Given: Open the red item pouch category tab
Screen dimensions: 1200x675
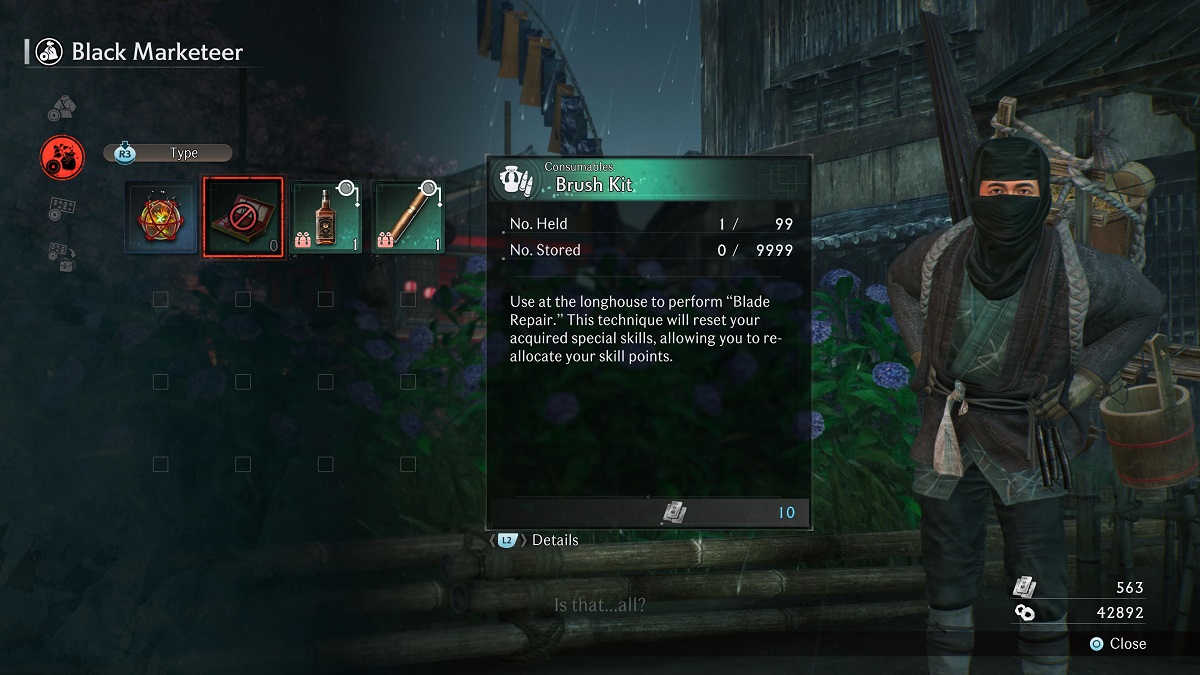Looking at the screenshot, I should (62, 155).
